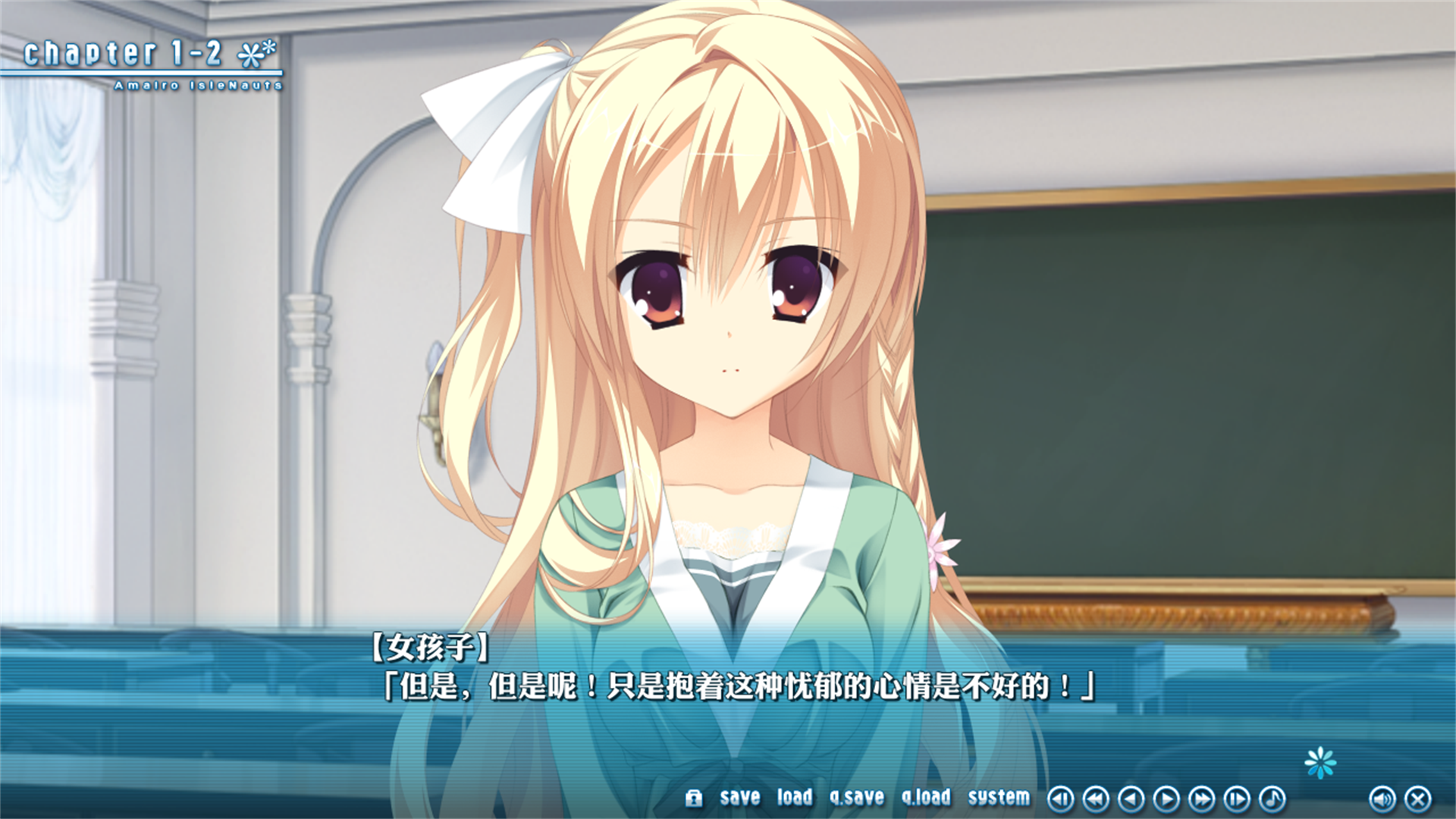Open the system settings

[999, 798]
